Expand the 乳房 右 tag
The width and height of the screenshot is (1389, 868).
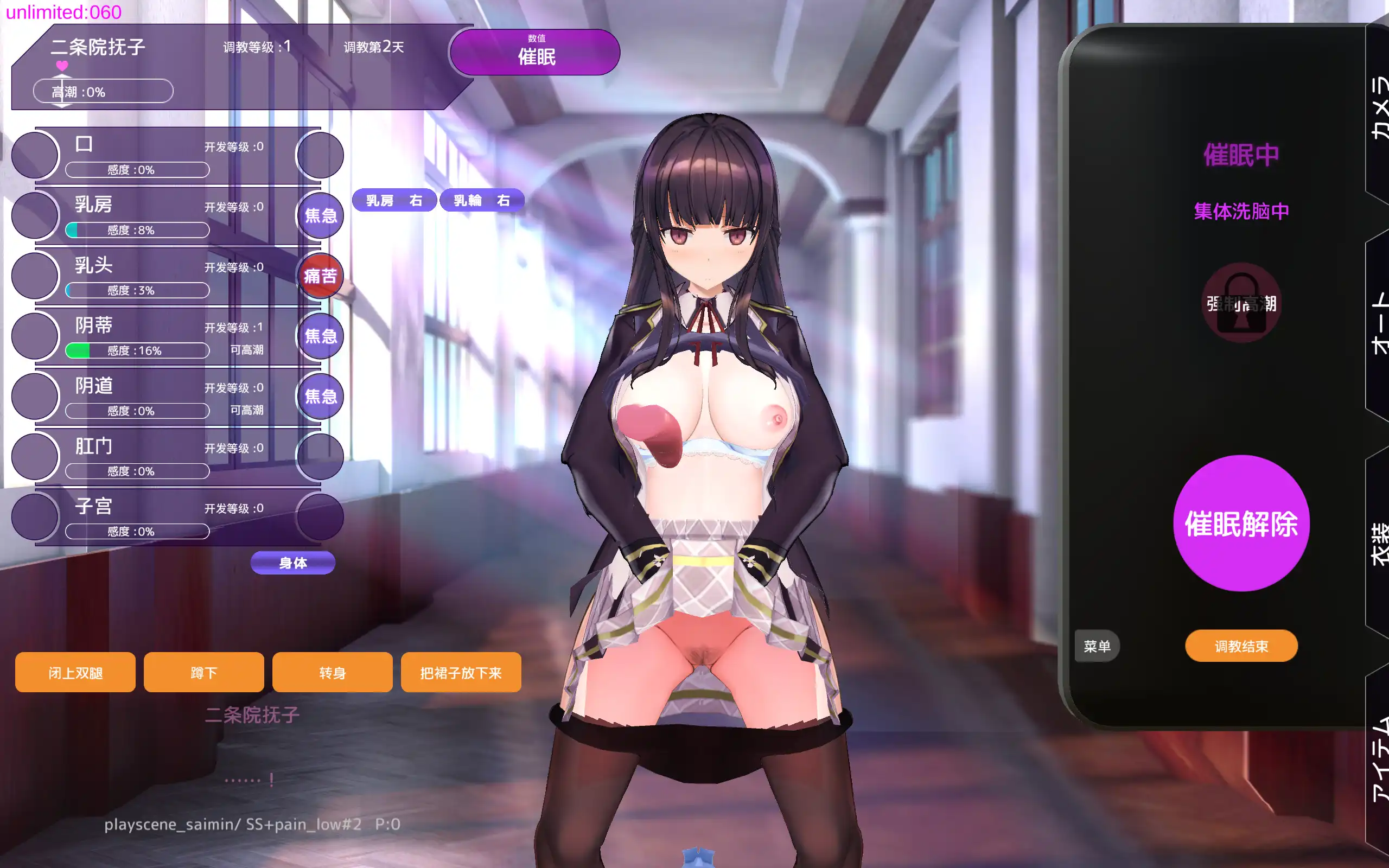394,200
